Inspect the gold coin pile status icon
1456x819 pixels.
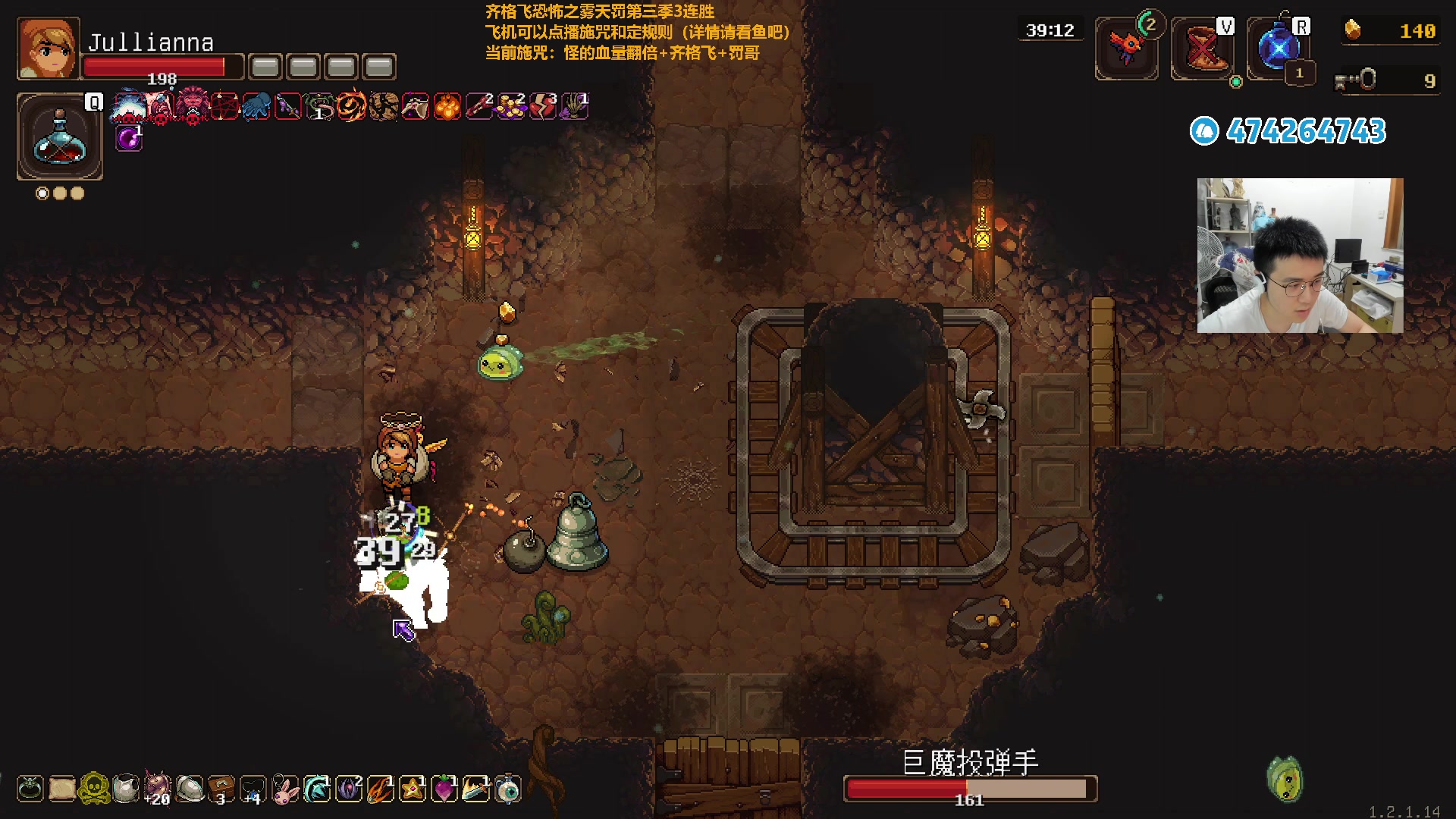click(511, 107)
